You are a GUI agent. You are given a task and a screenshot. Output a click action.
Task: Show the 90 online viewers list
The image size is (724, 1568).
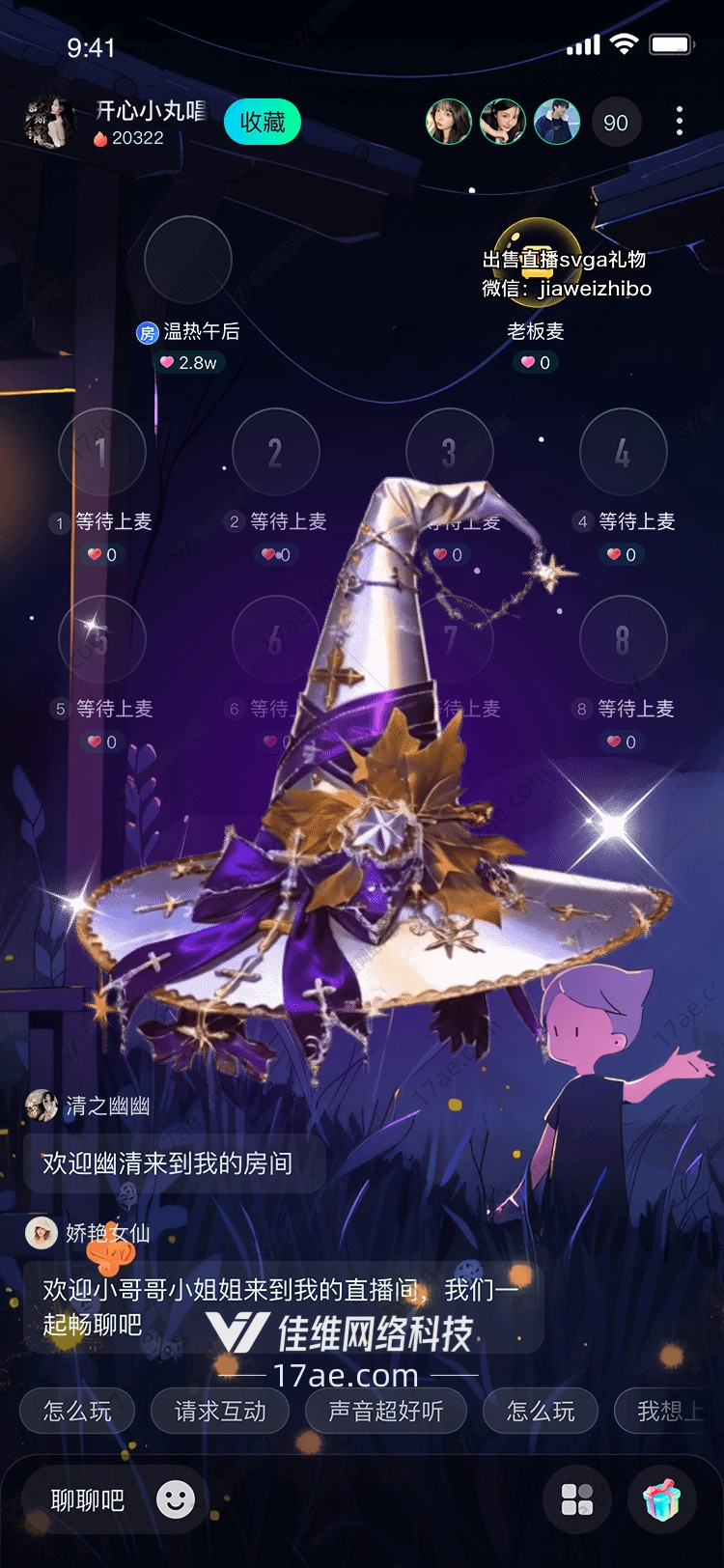click(615, 123)
